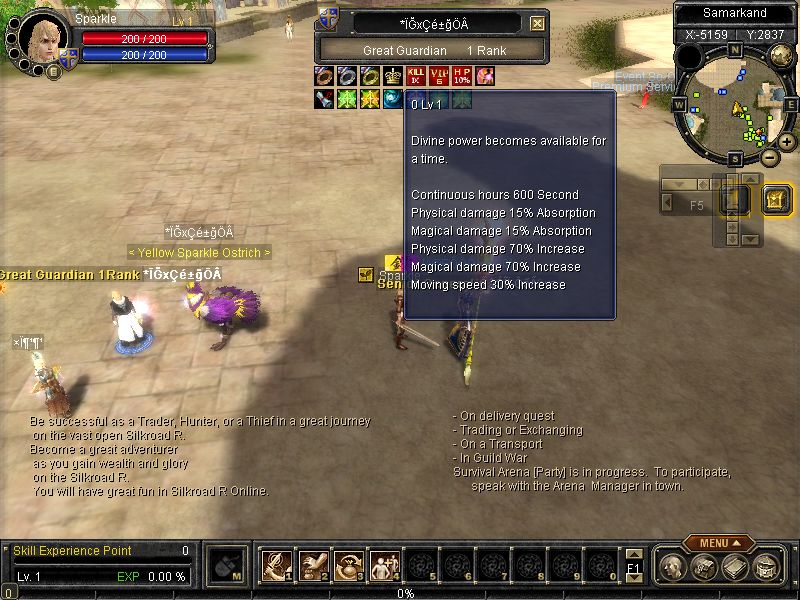This screenshot has width=800, height=600.
Task: Use hotbar slot 1 skill
Action: coord(276,566)
